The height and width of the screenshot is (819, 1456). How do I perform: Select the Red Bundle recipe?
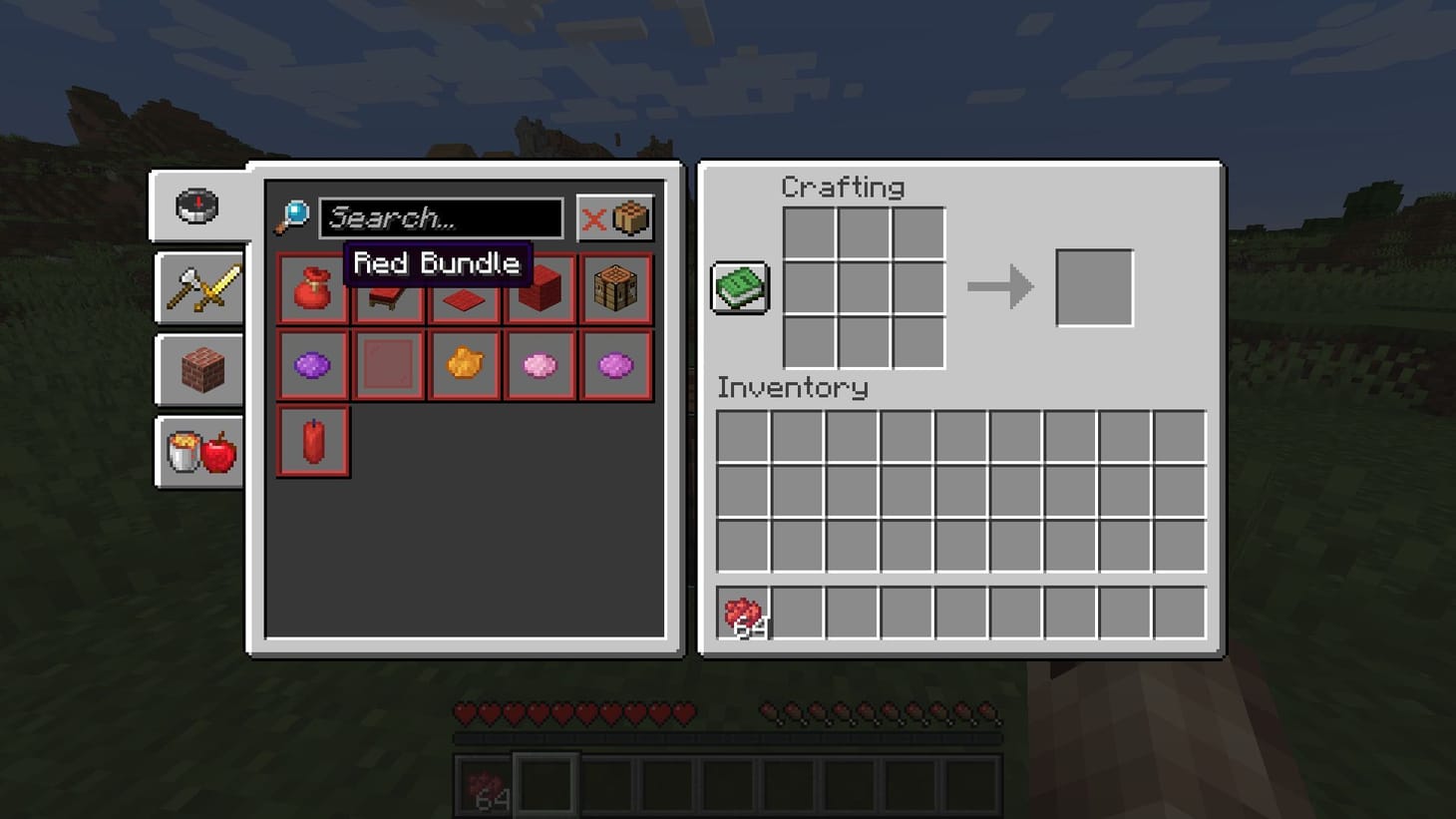click(x=312, y=289)
